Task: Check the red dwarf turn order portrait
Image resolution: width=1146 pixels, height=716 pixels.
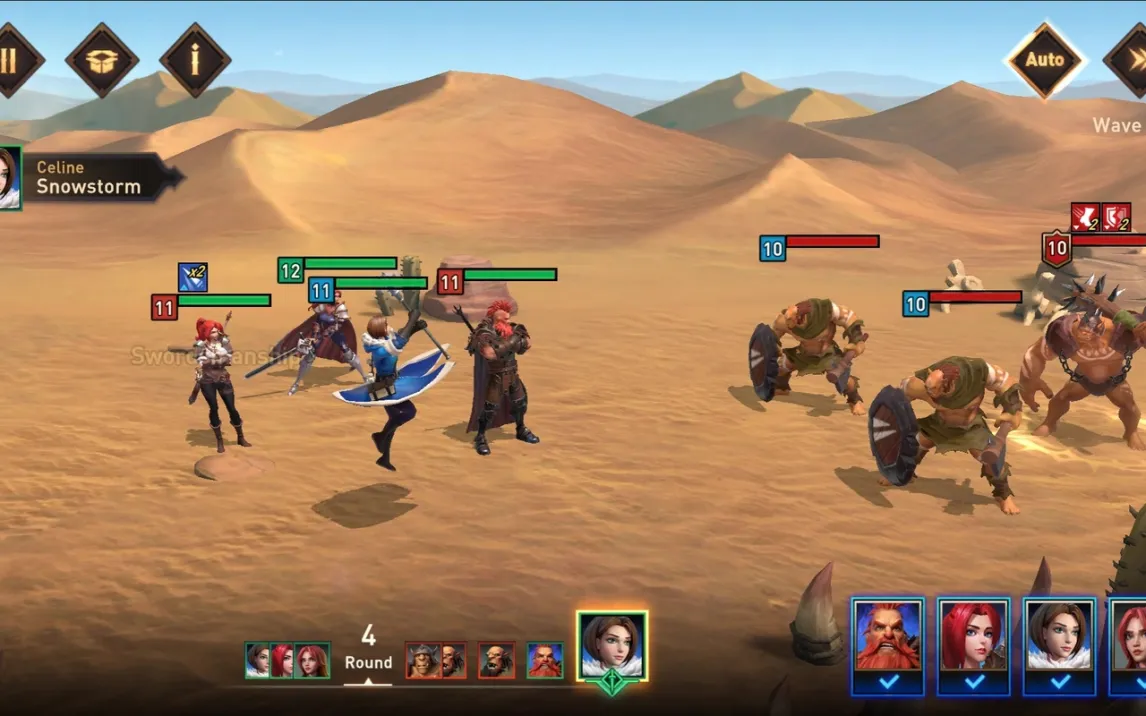Action: (545, 660)
